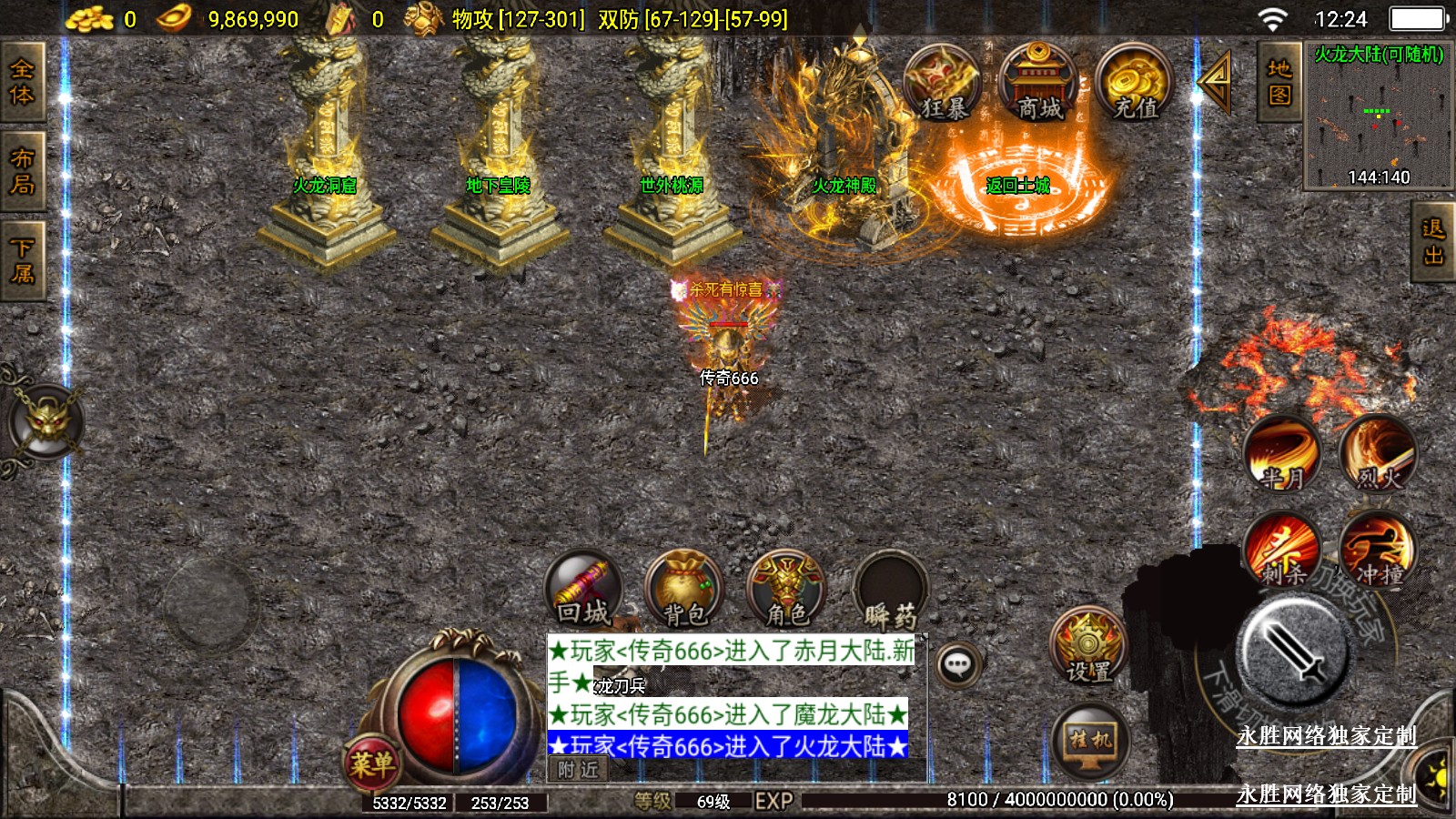Select the 下属 subordinates tab
Viewport: 1456px width, 819px height.
(x=22, y=261)
